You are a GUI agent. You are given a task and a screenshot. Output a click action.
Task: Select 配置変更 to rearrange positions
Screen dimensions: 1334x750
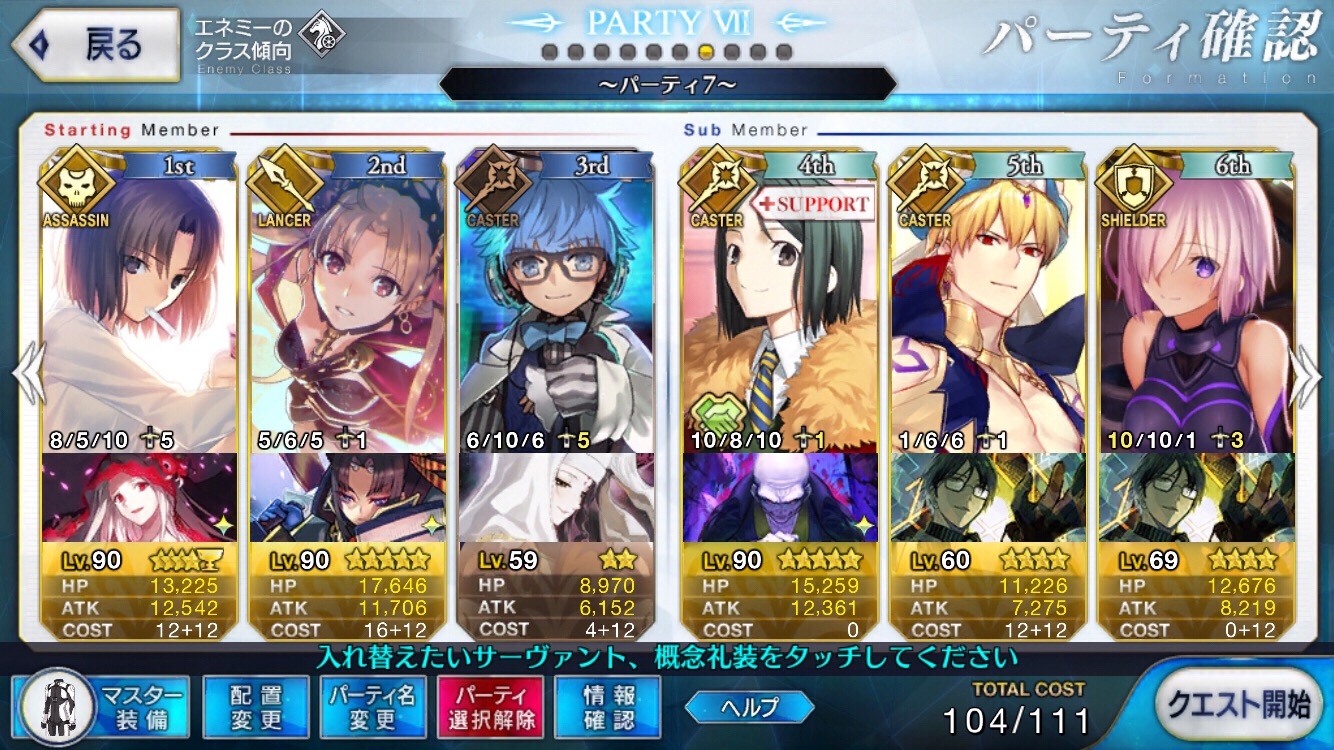click(256, 707)
